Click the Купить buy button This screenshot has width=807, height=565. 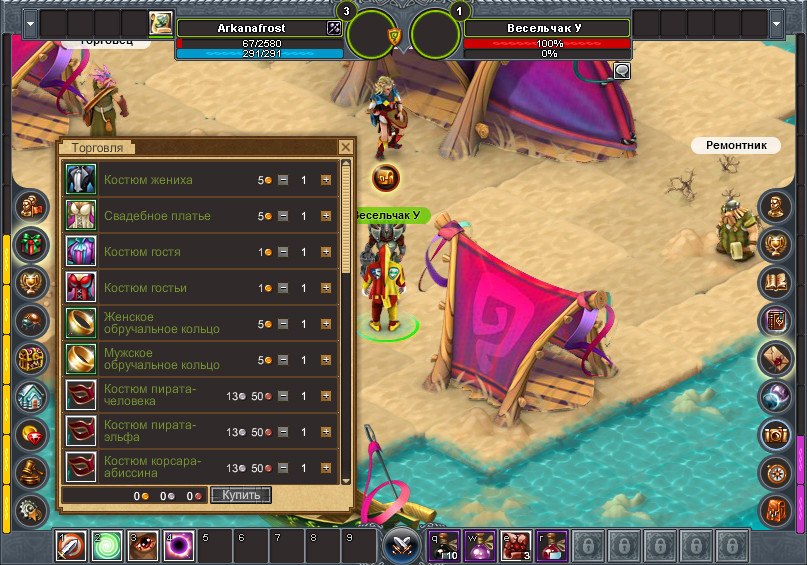click(241, 495)
